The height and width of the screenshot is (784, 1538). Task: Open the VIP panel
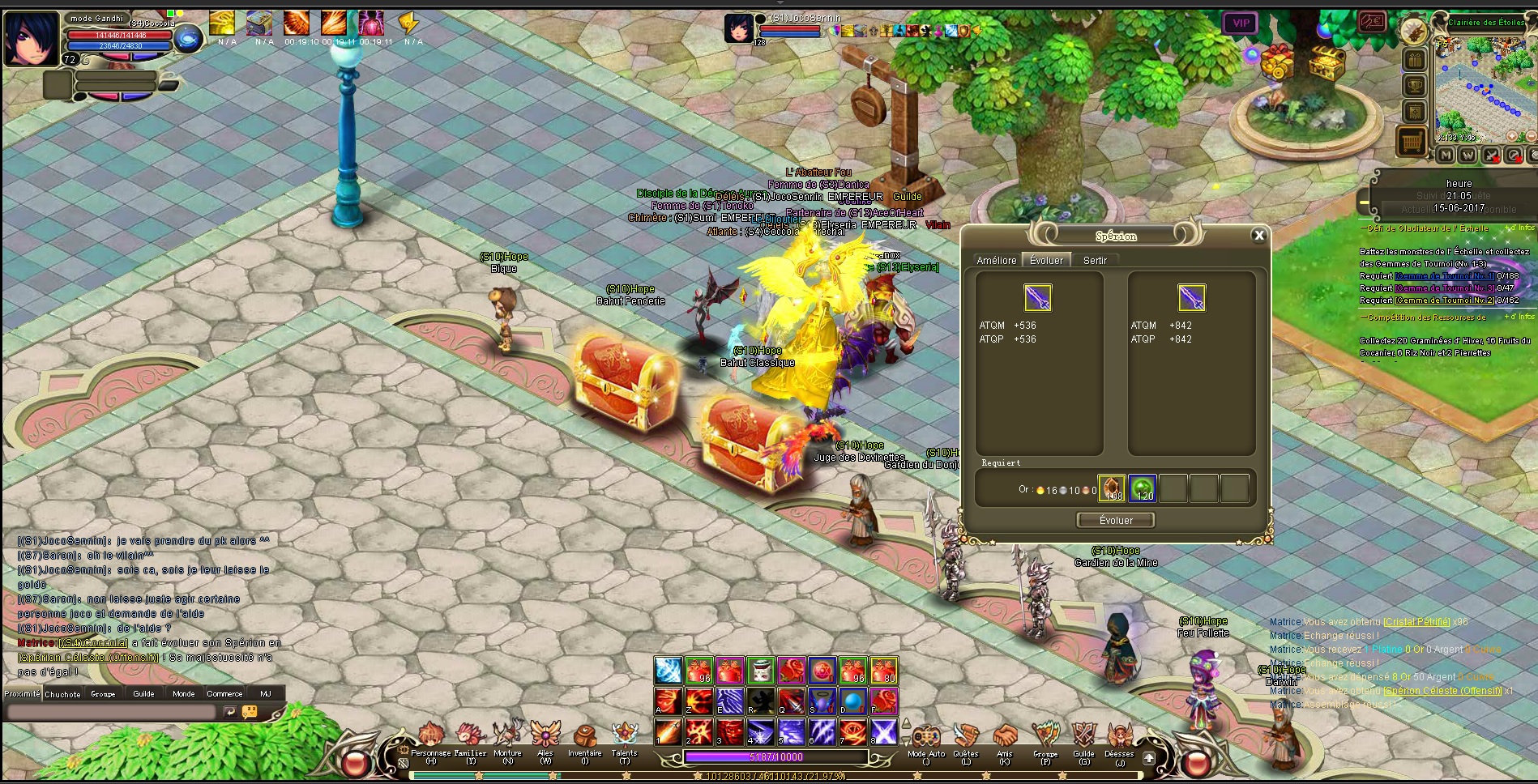(1241, 23)
